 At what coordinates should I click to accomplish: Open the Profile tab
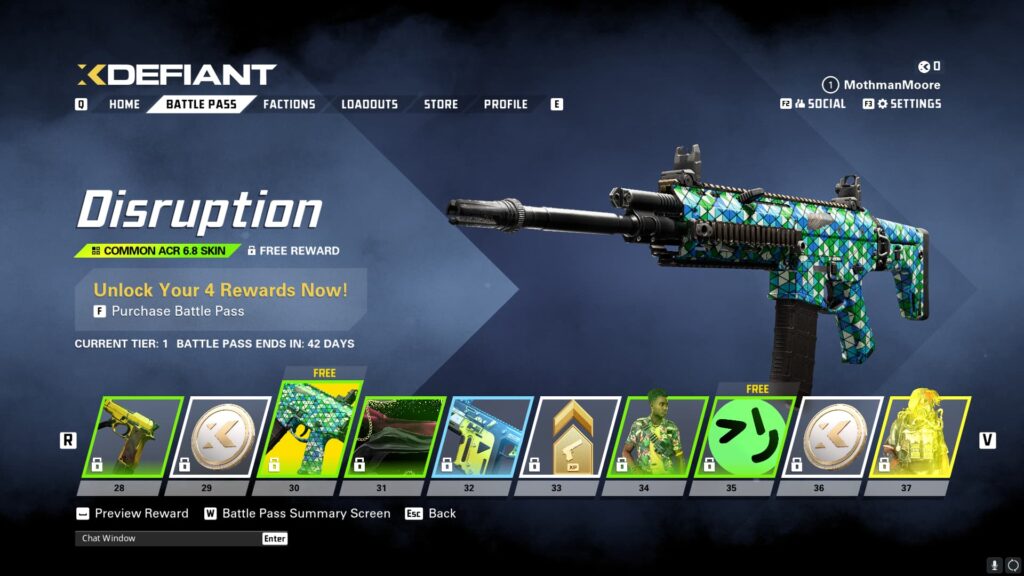click(506, 104)
